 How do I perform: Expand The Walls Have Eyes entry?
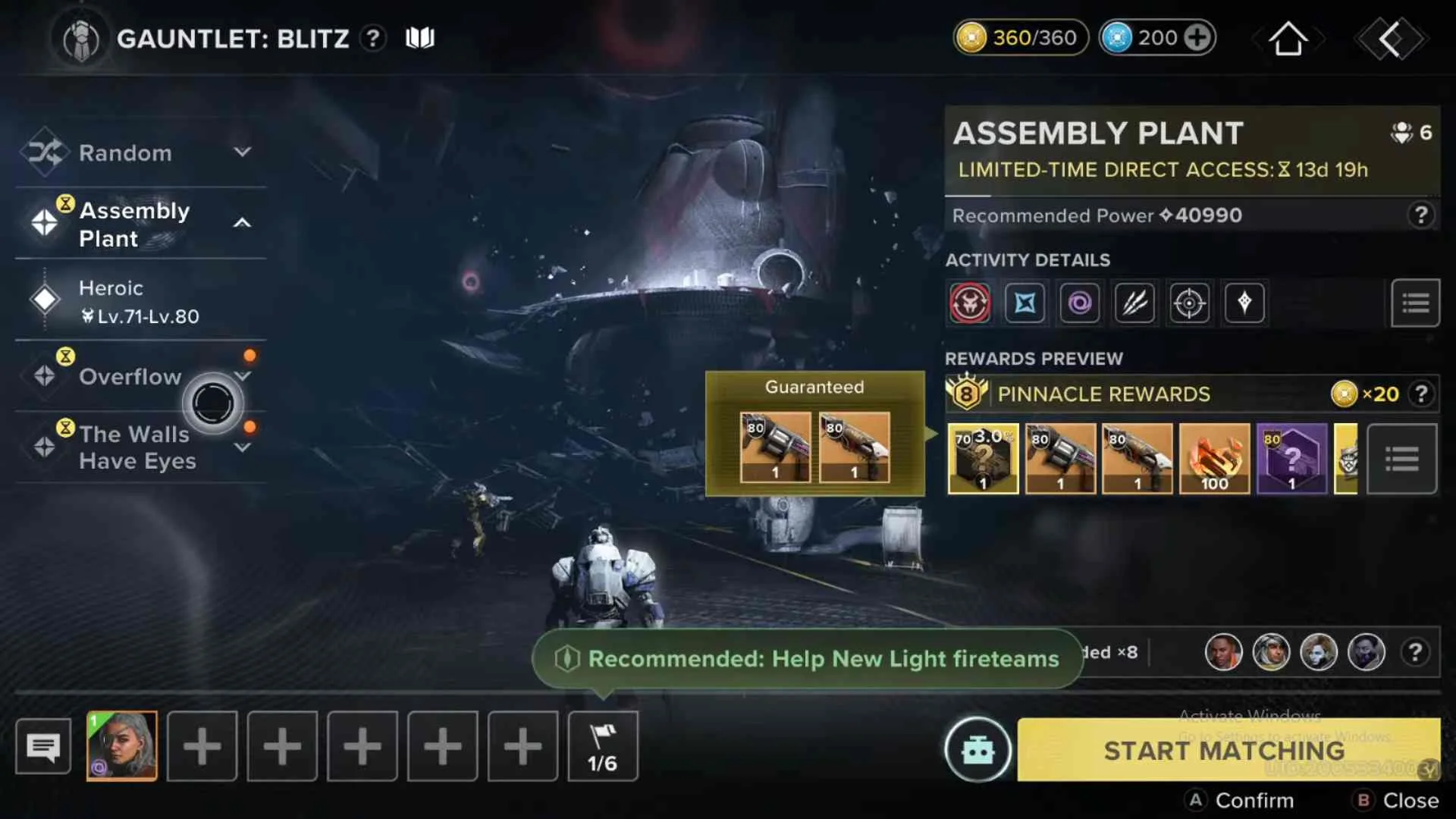click(x=243, y=447)
